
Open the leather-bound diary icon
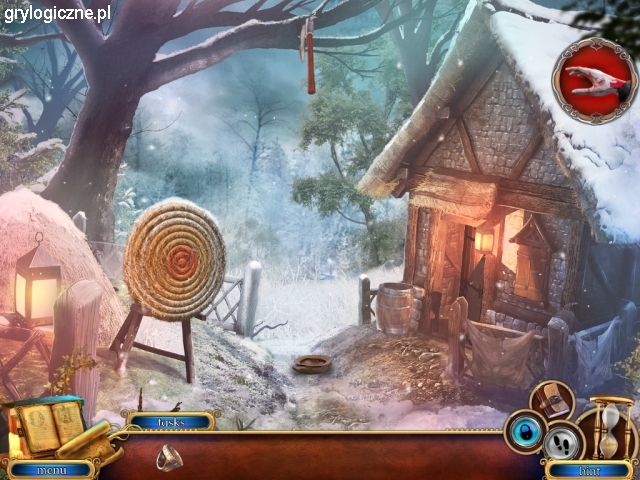coord(551,400)
